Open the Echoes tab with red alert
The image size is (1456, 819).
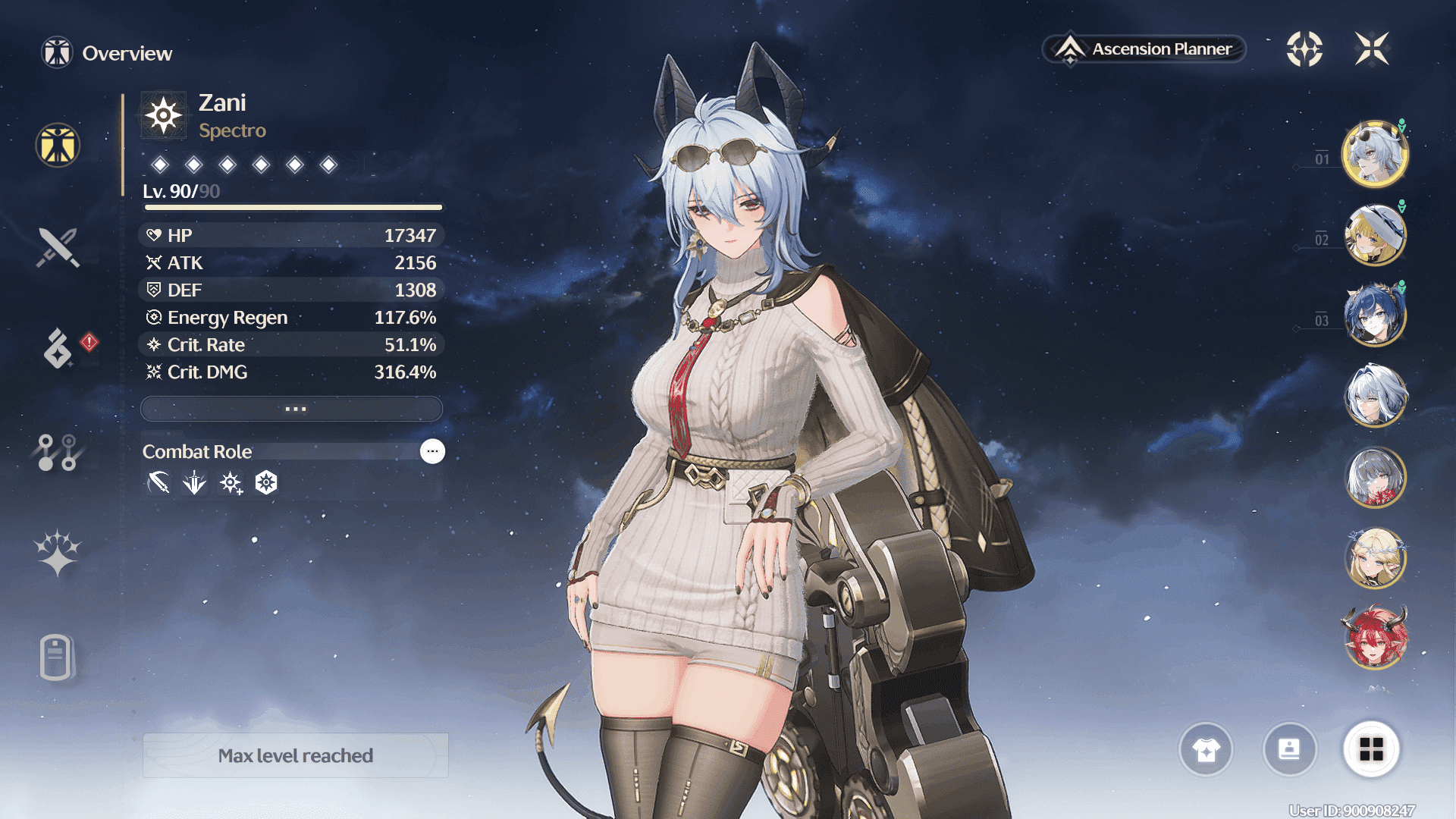[59, 348]
